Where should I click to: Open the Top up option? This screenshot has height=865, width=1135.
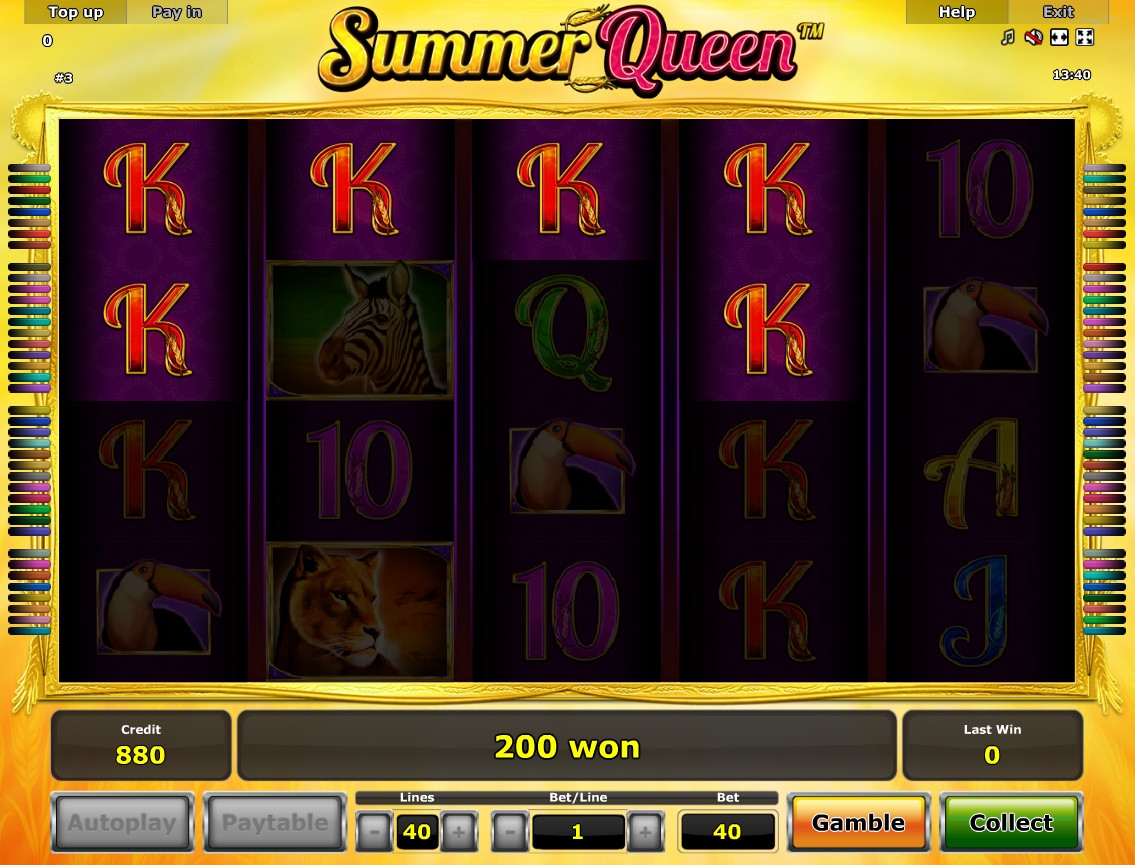pos(76,12)
